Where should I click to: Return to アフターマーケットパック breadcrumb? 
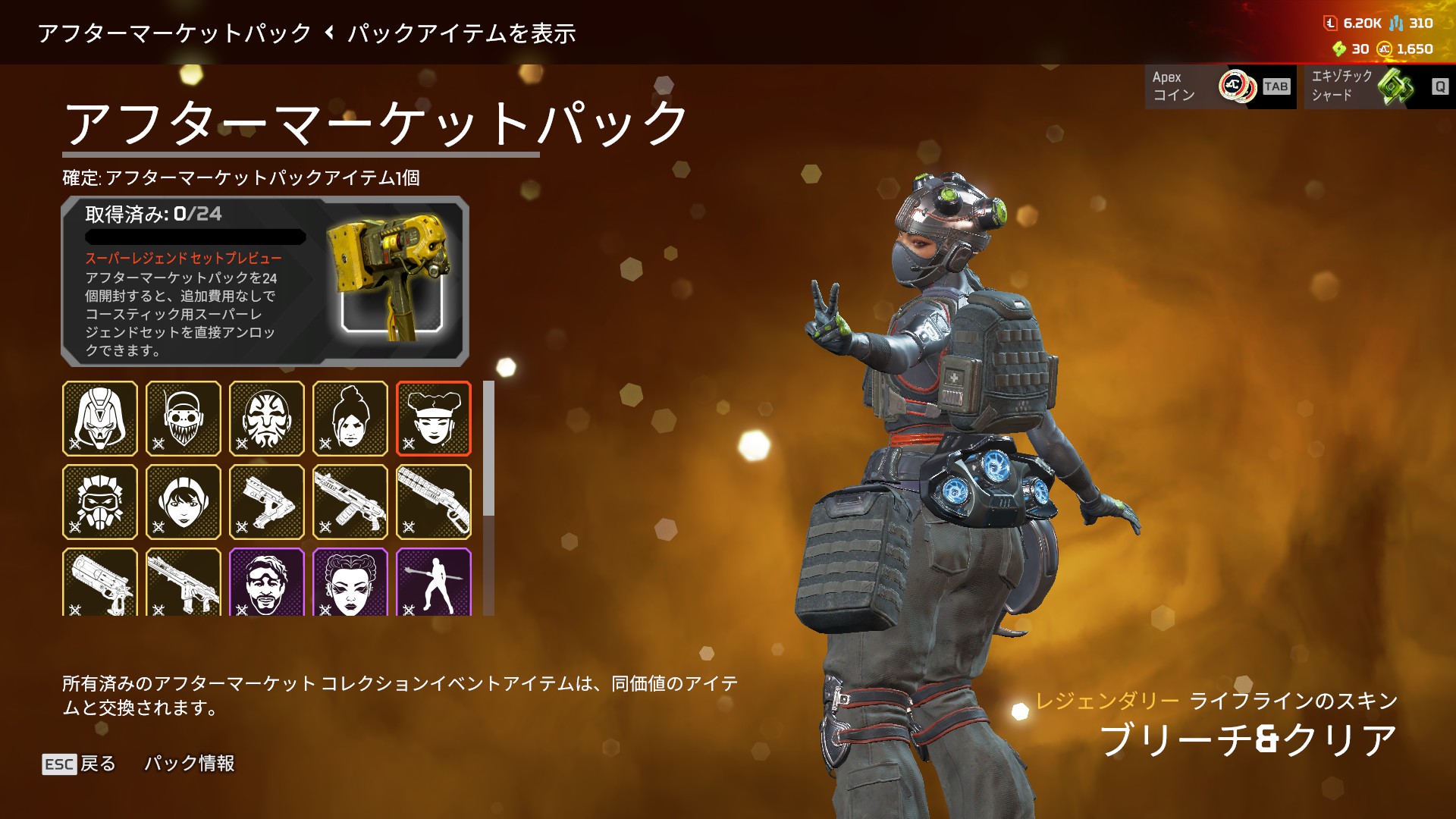point(174,33)
